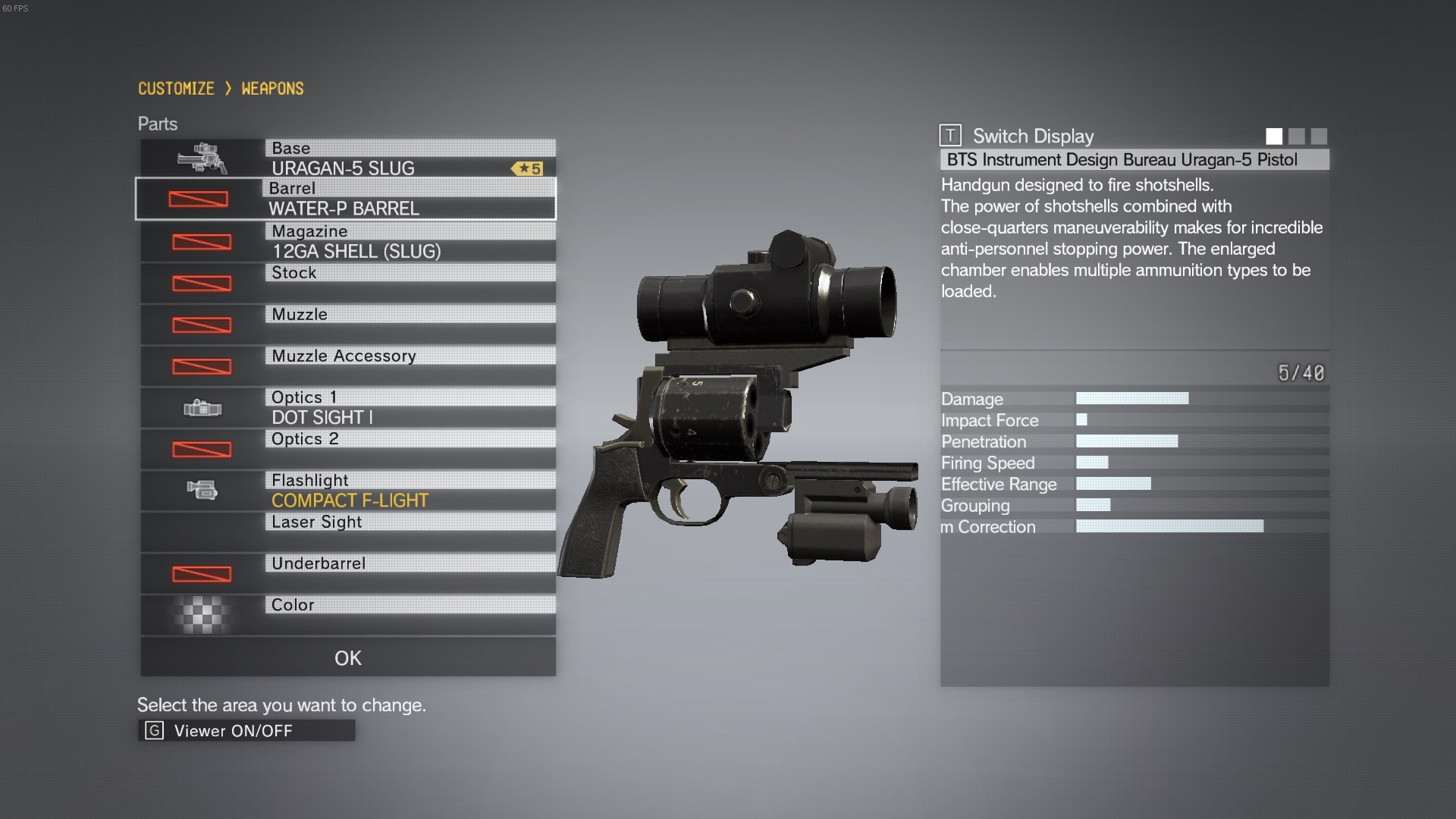1456x819 pixels.
Task: Select the Laser Sight row
Action: [x=347, y=532]
